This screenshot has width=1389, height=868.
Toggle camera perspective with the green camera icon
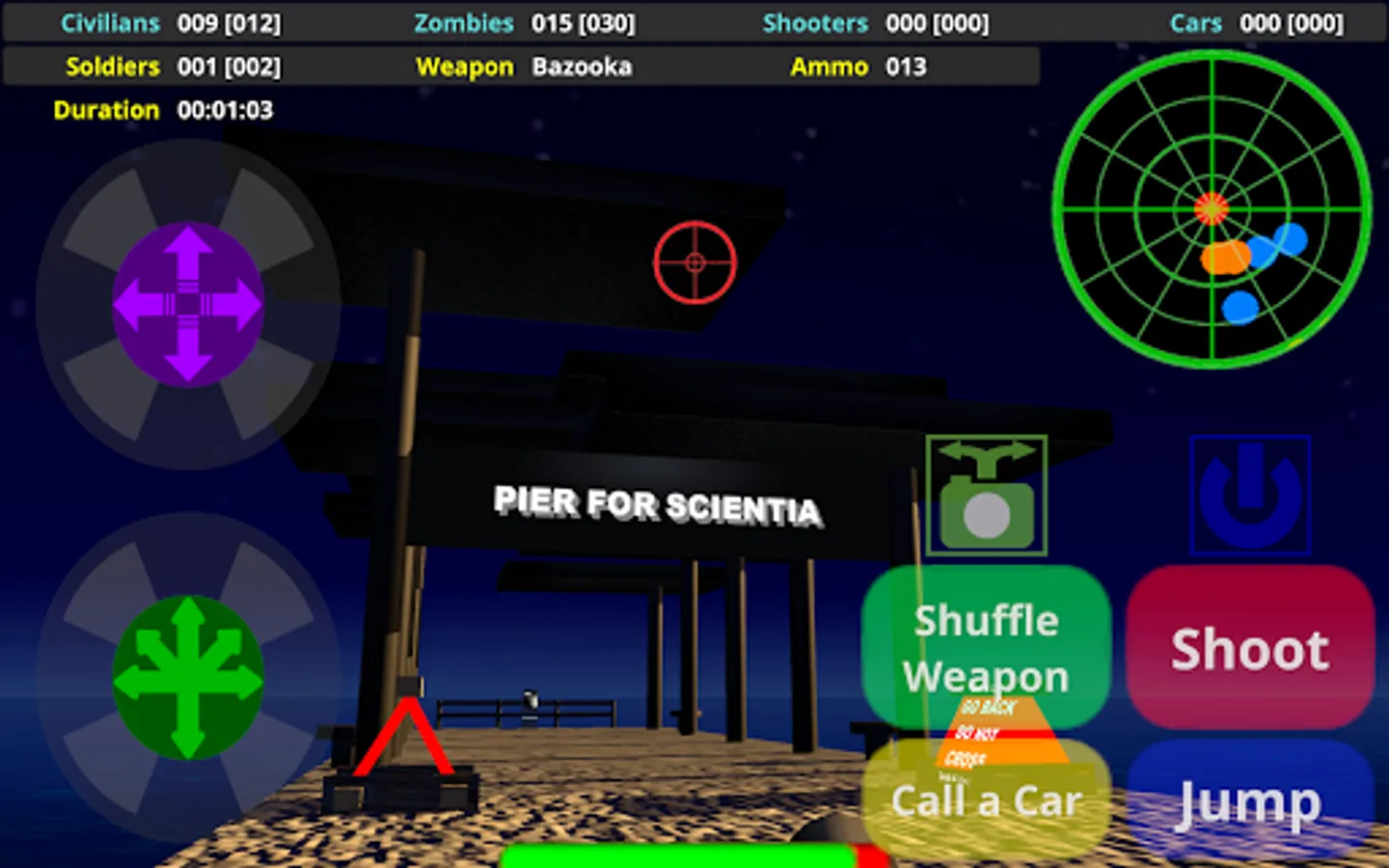985,495
